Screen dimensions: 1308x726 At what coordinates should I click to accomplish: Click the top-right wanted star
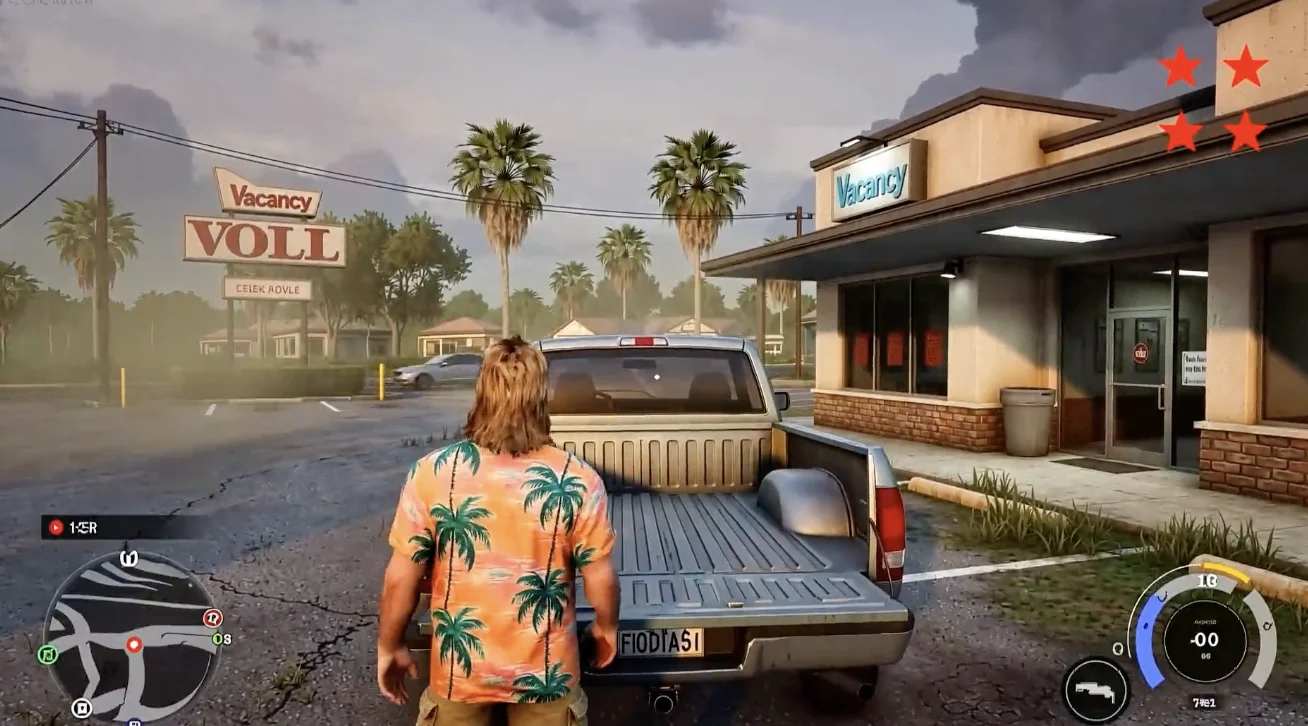click(x=1245, y=67)
